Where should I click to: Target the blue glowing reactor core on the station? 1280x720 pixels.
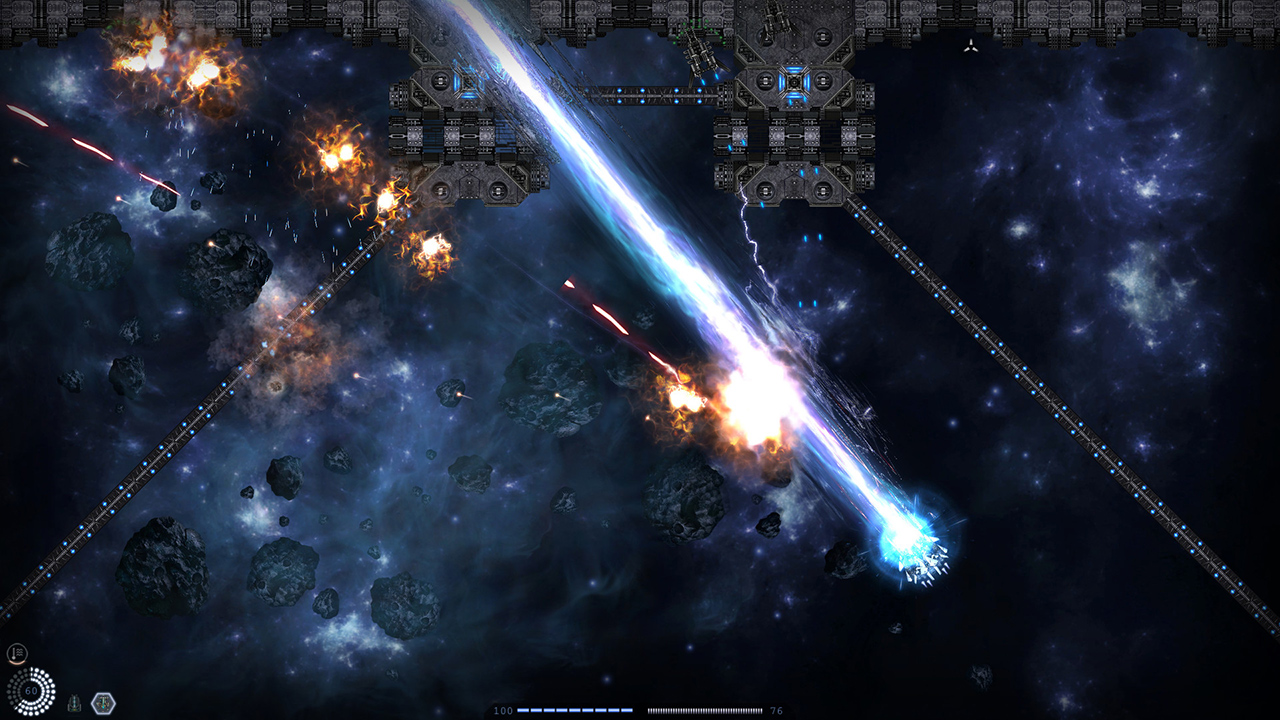pyautogui.click(x=795, y=82)
